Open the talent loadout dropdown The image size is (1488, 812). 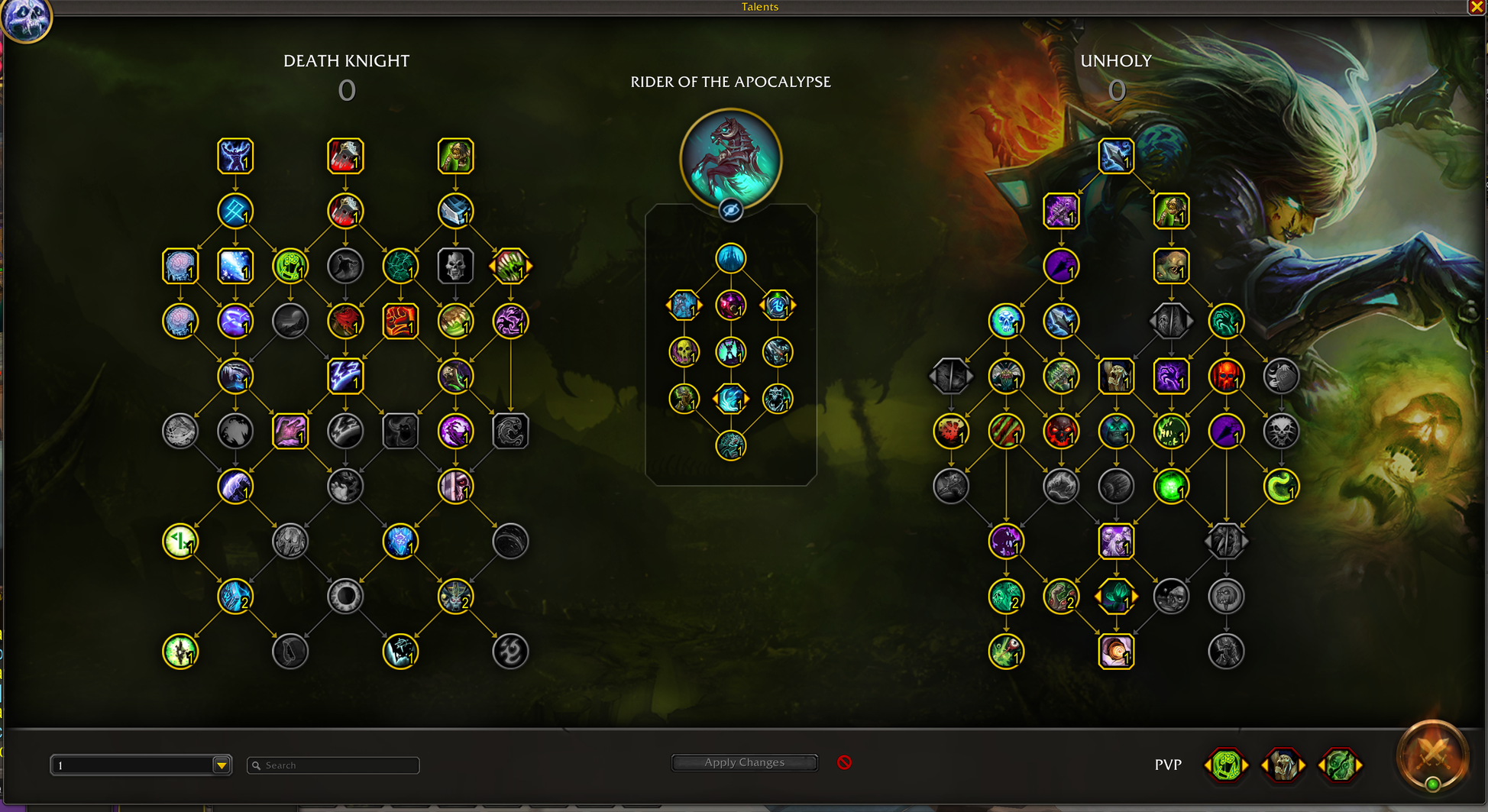click(222, 765)
